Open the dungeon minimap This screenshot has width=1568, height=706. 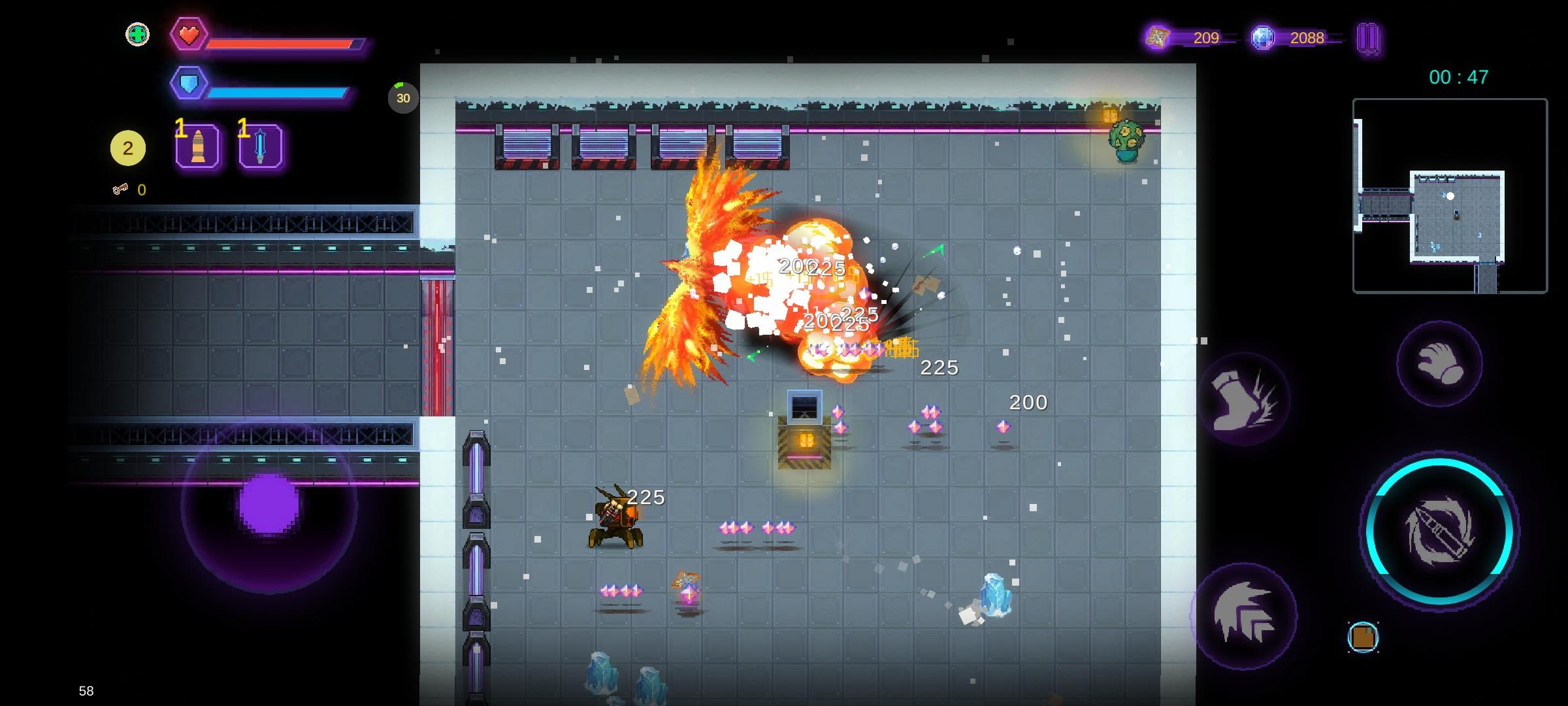tap(1450, 195)
